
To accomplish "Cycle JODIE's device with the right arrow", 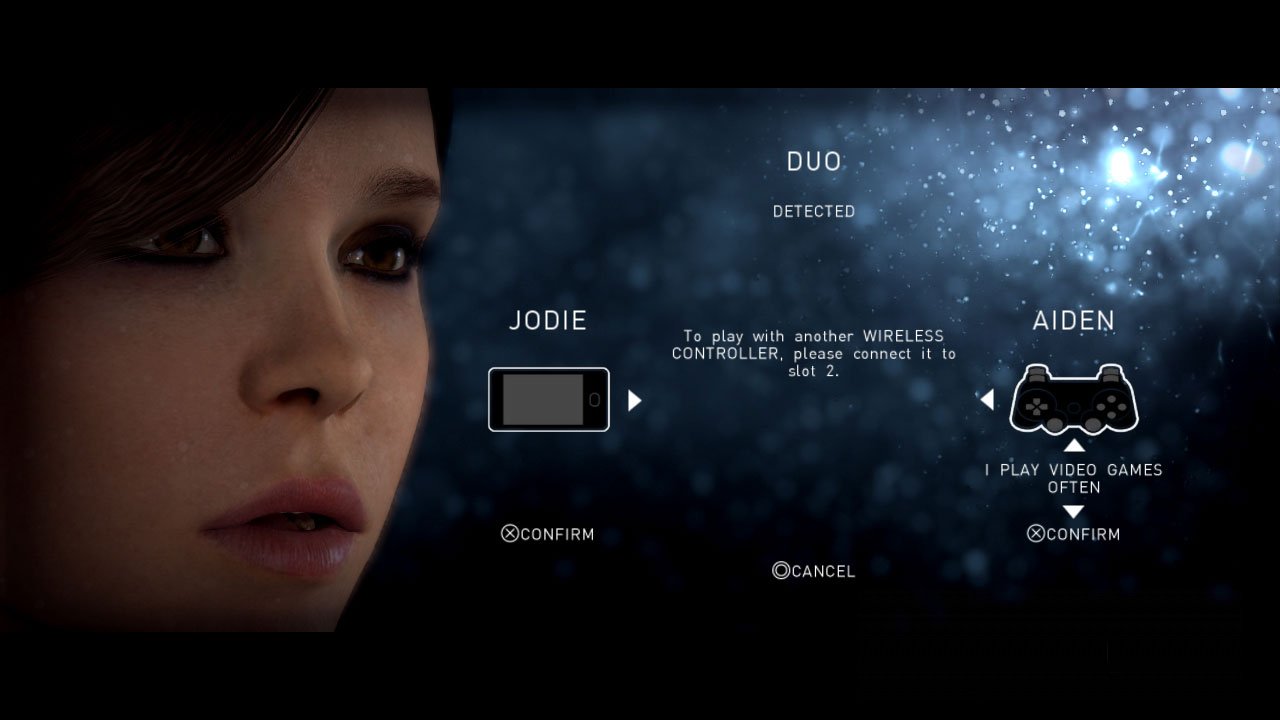I will pos(634,400).
